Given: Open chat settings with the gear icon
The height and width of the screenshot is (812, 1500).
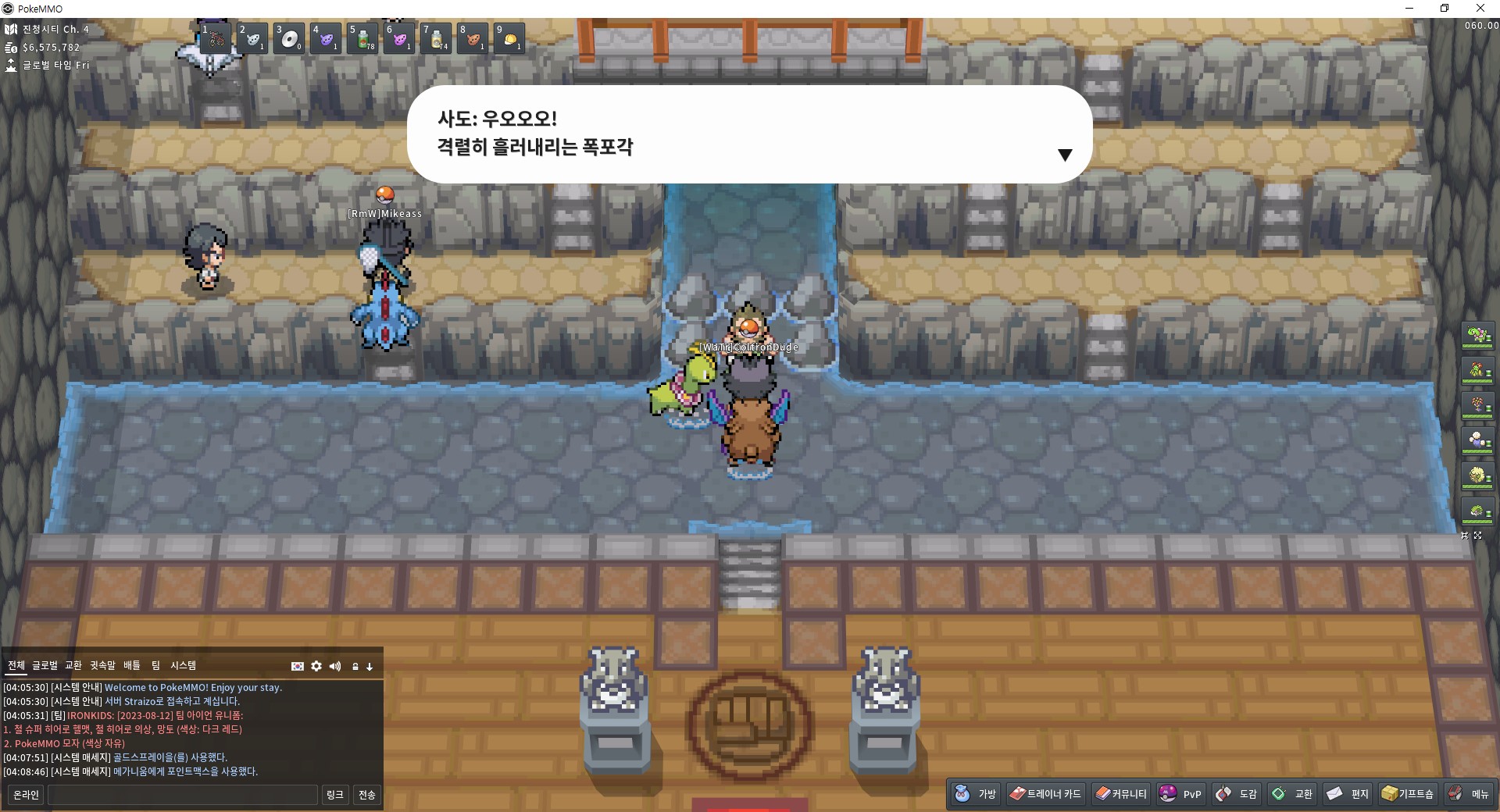Looking at the screenshot, I should click(x=316, y=666).
